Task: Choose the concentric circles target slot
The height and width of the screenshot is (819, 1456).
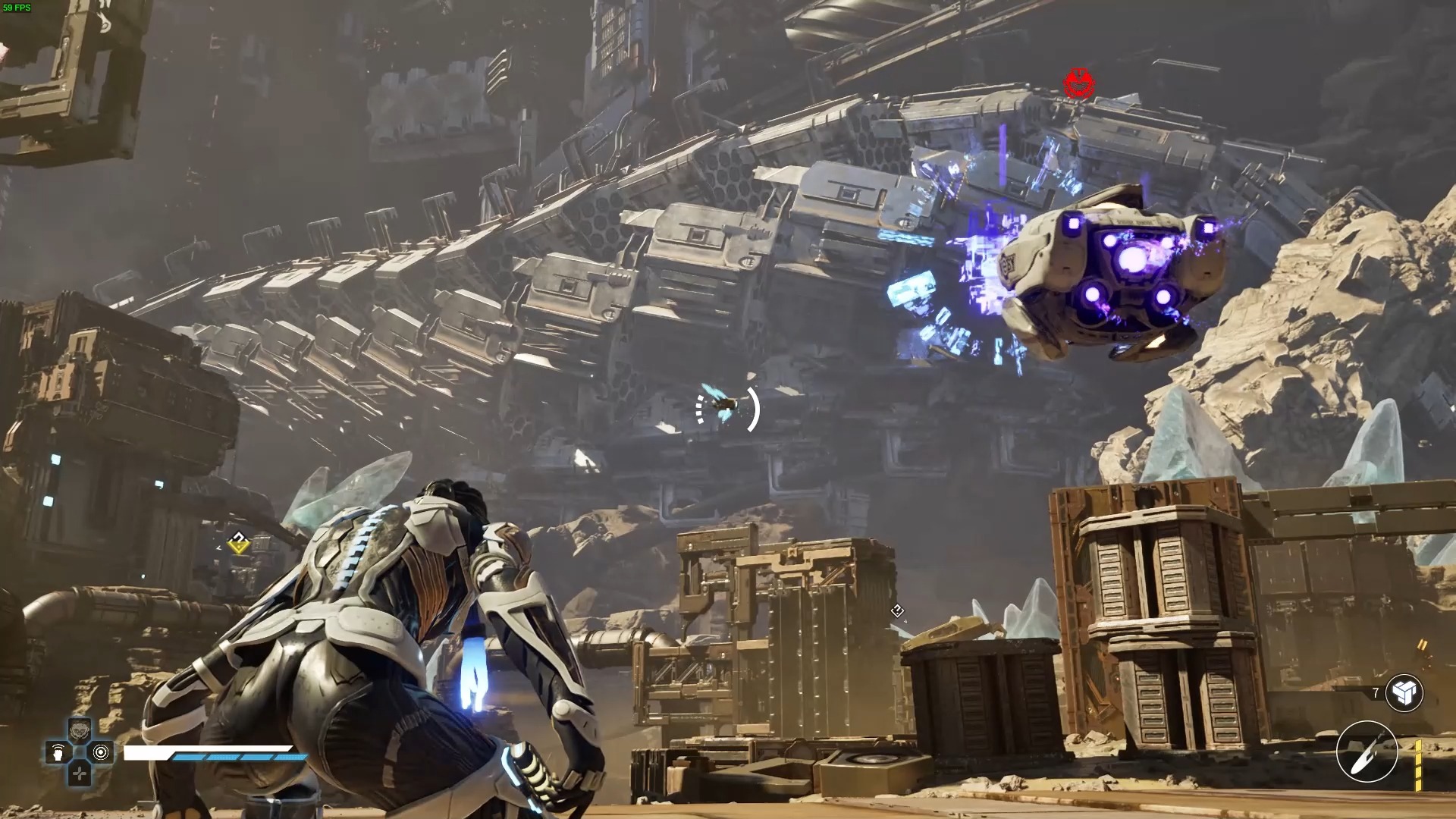Action: point(101,752)
